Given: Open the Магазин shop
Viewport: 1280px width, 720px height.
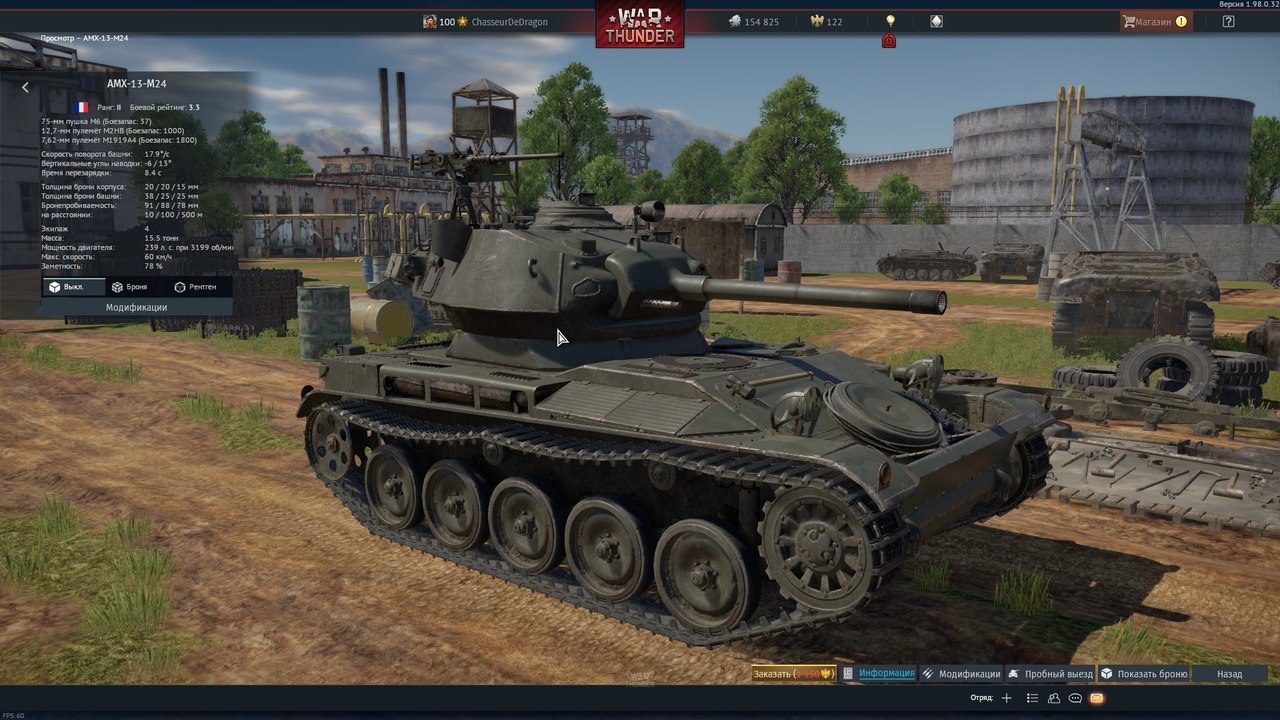Looking at the screenshot, I should [1155, 21].
